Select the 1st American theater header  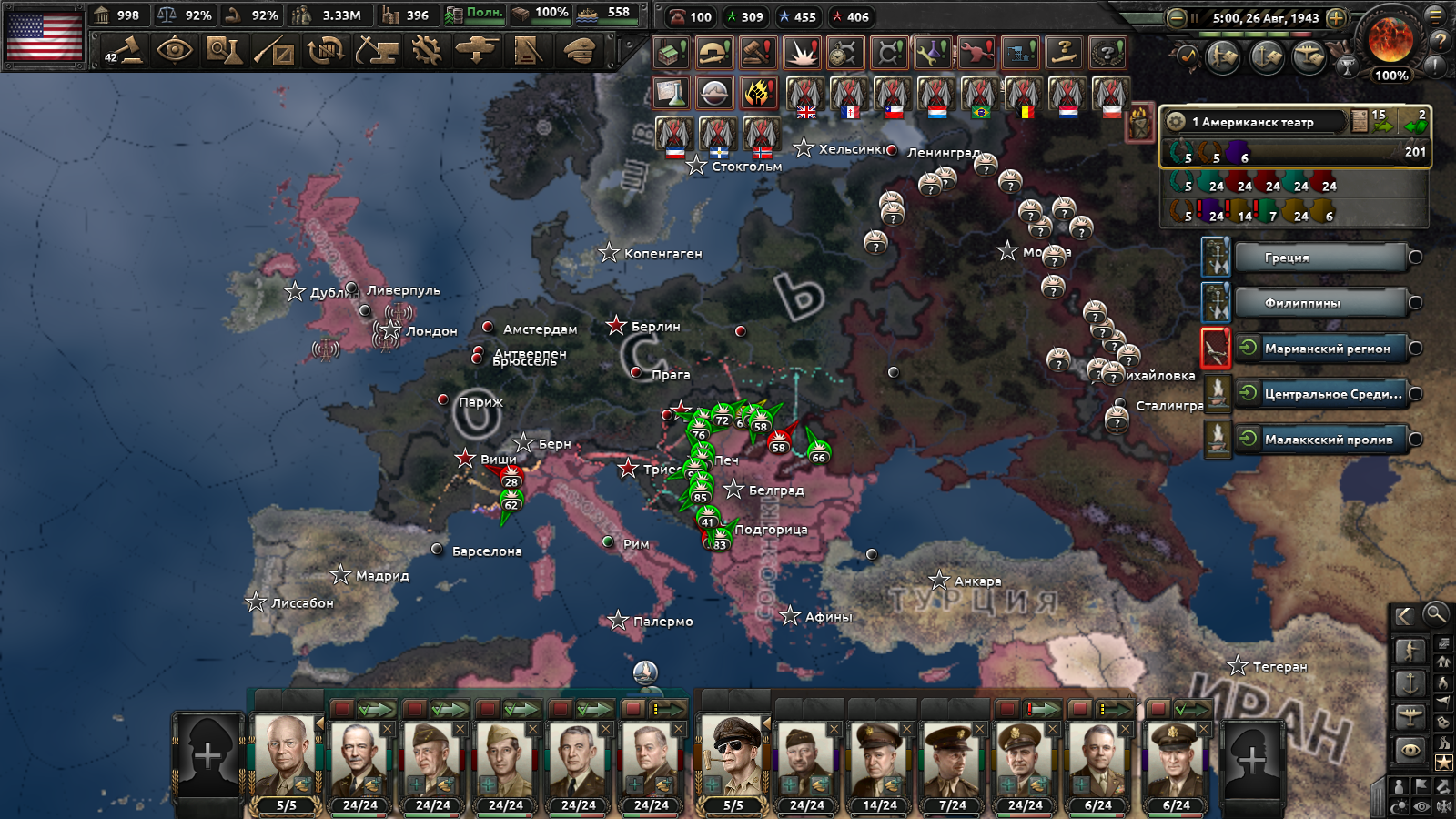[1256, 122]
